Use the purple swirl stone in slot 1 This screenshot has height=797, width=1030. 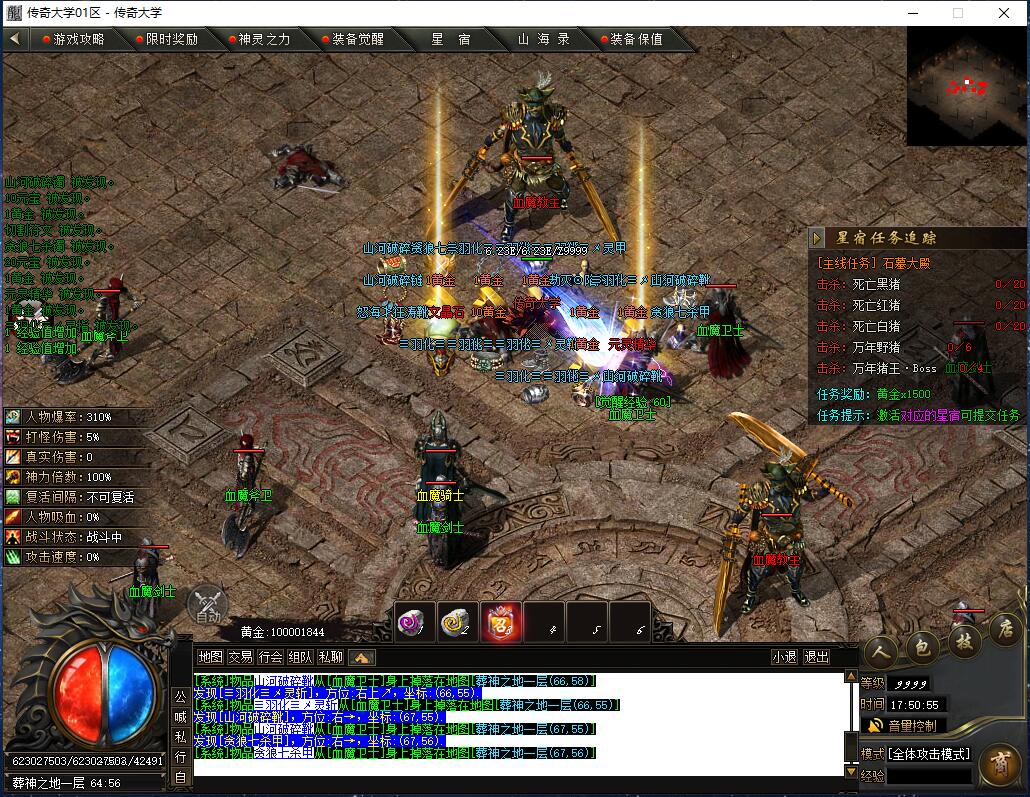pyautogui.click(x=413, y=621)
